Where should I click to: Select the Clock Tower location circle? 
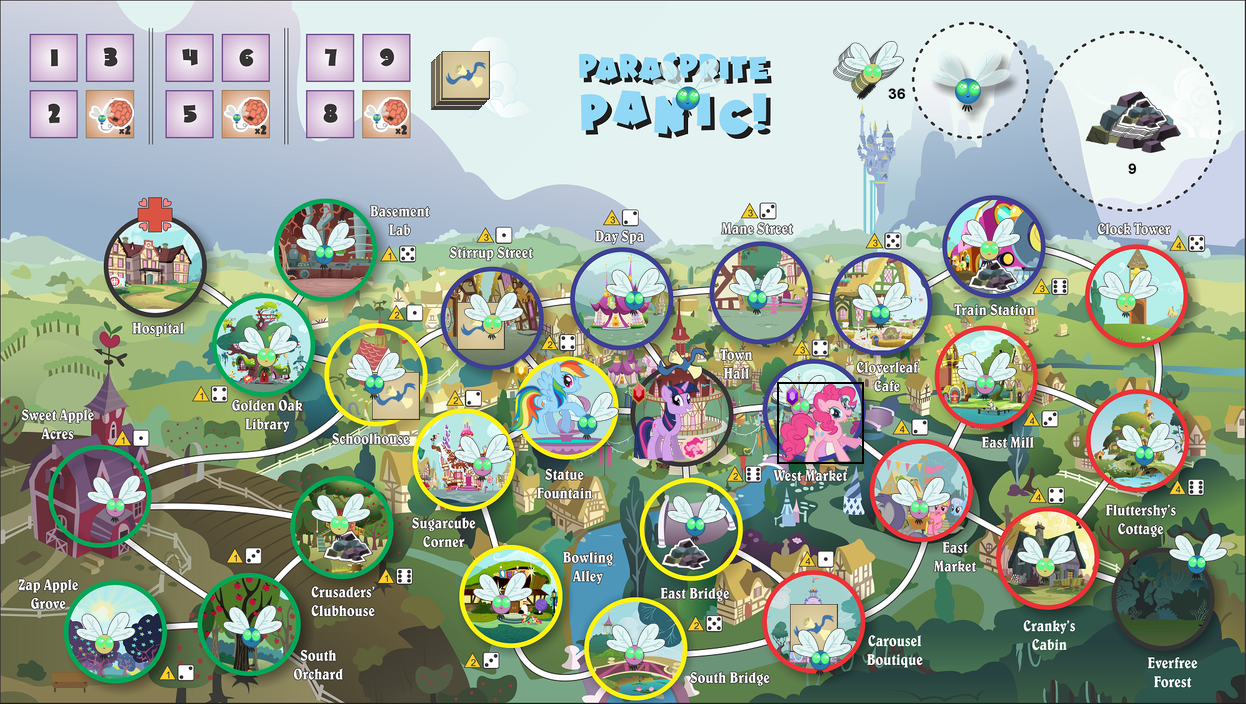pos(1135,295)
